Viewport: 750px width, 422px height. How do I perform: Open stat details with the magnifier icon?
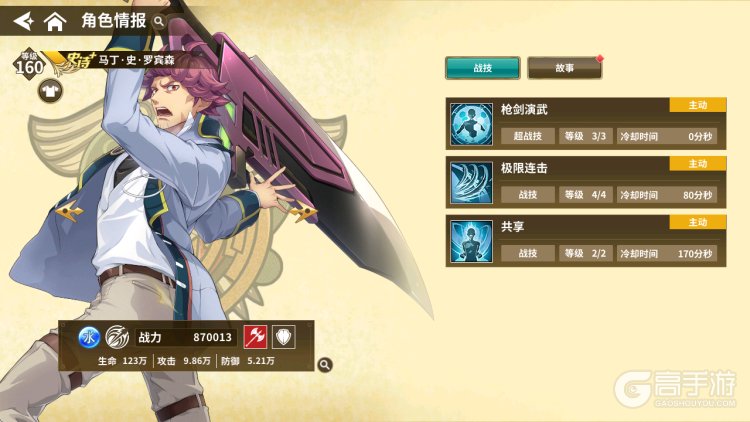pos(324,365)
